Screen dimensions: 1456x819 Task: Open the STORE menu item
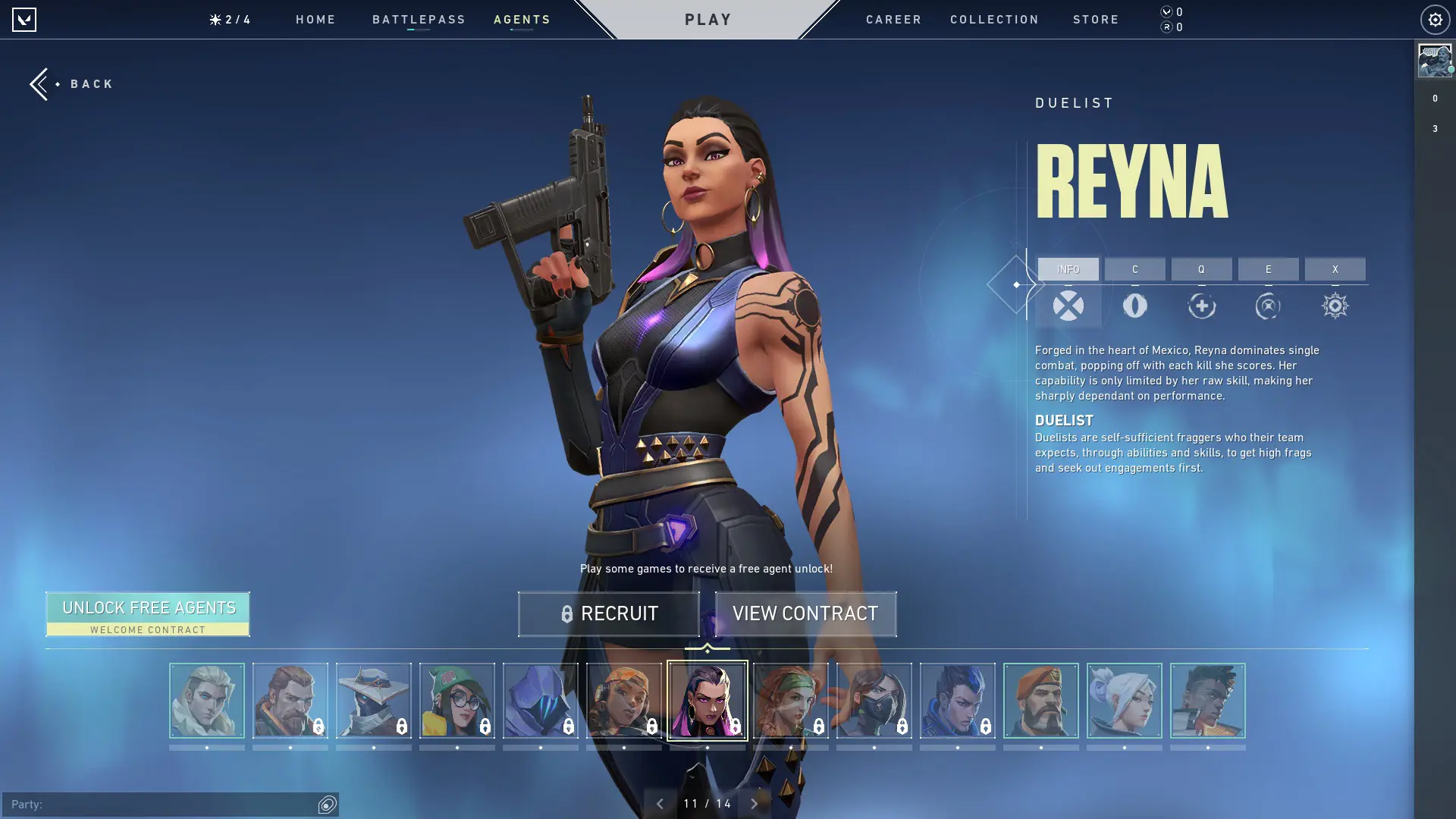coord(1096,20)
